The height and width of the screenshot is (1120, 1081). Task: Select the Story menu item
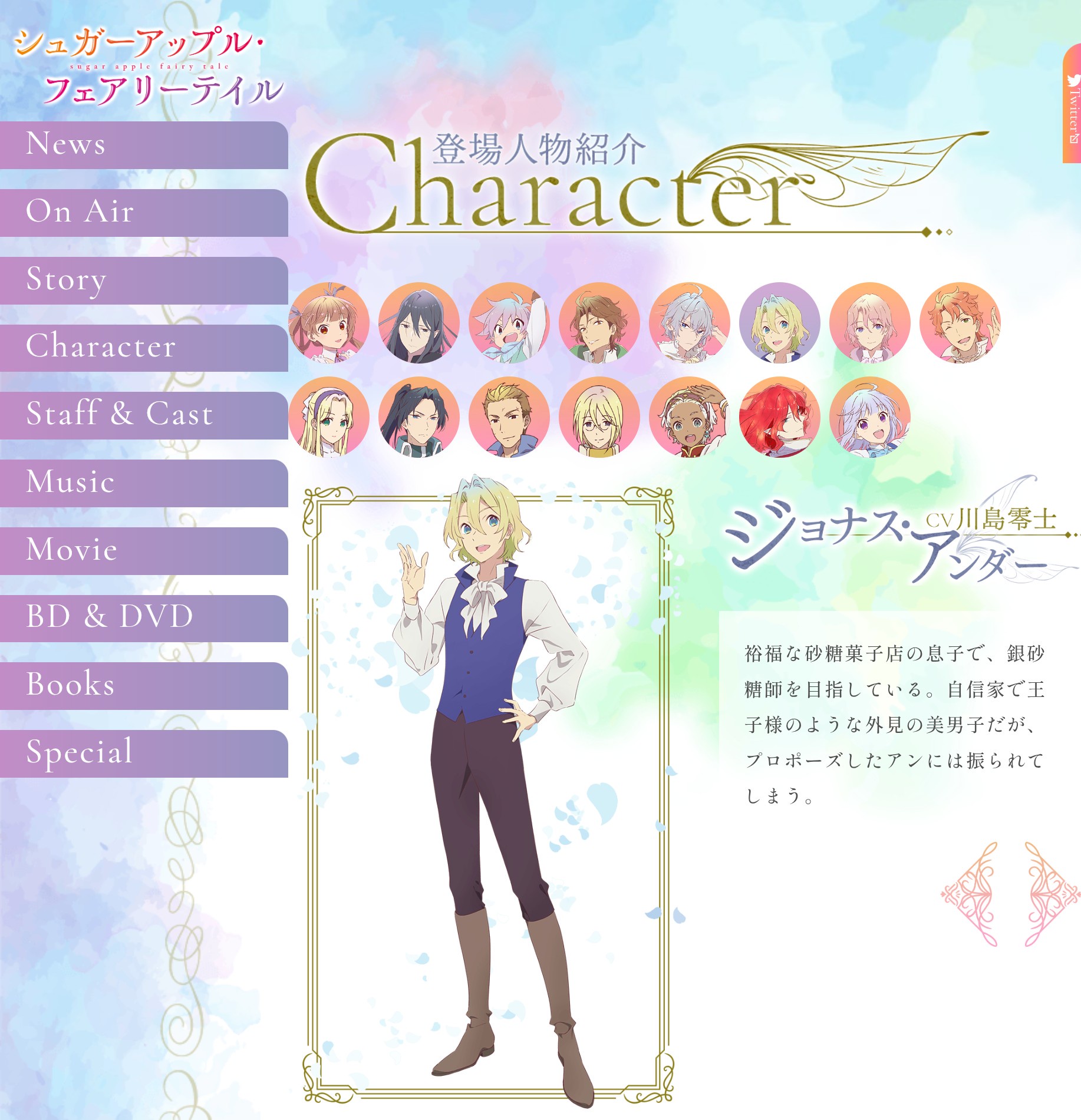[x=144, y=280]
